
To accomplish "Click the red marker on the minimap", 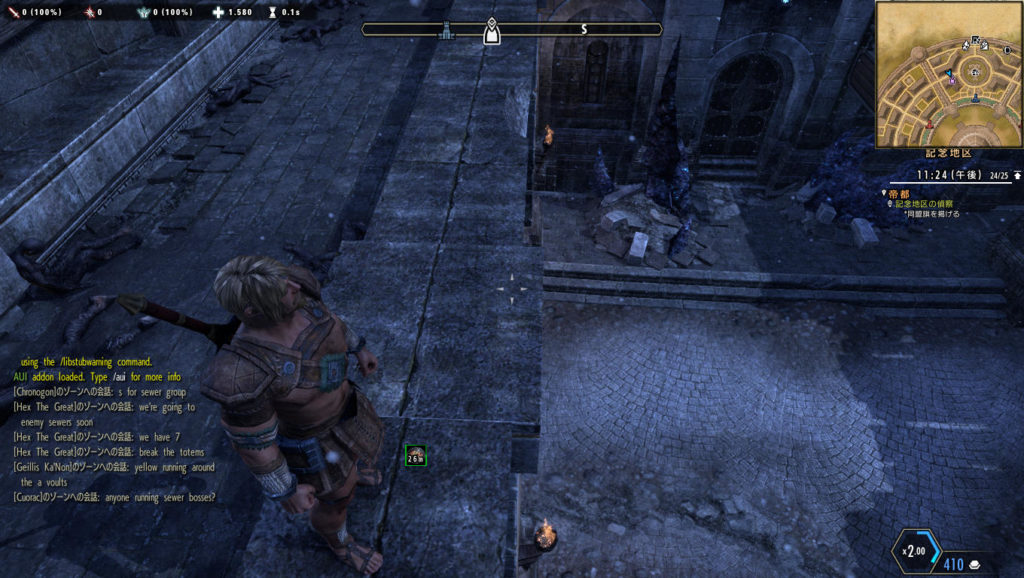I will click(930, 124).
